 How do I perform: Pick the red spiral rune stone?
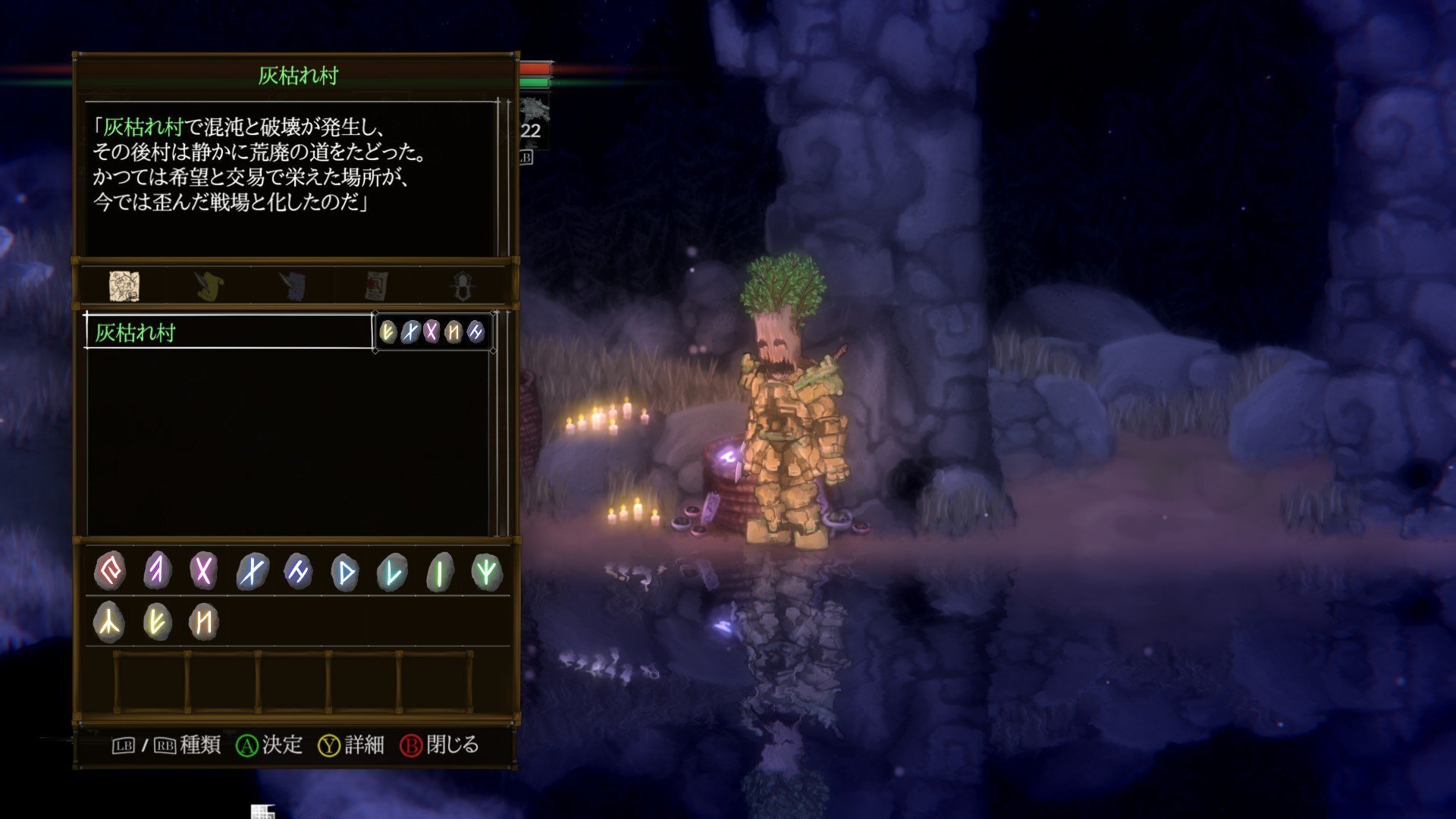(110, 570)
